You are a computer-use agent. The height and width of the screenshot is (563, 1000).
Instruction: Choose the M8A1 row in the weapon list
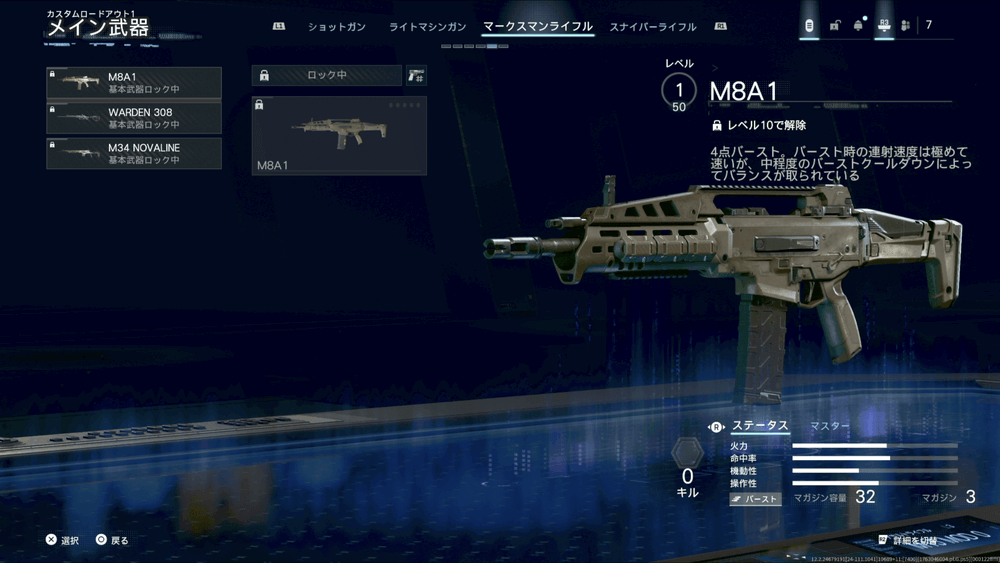pos(134,82)
